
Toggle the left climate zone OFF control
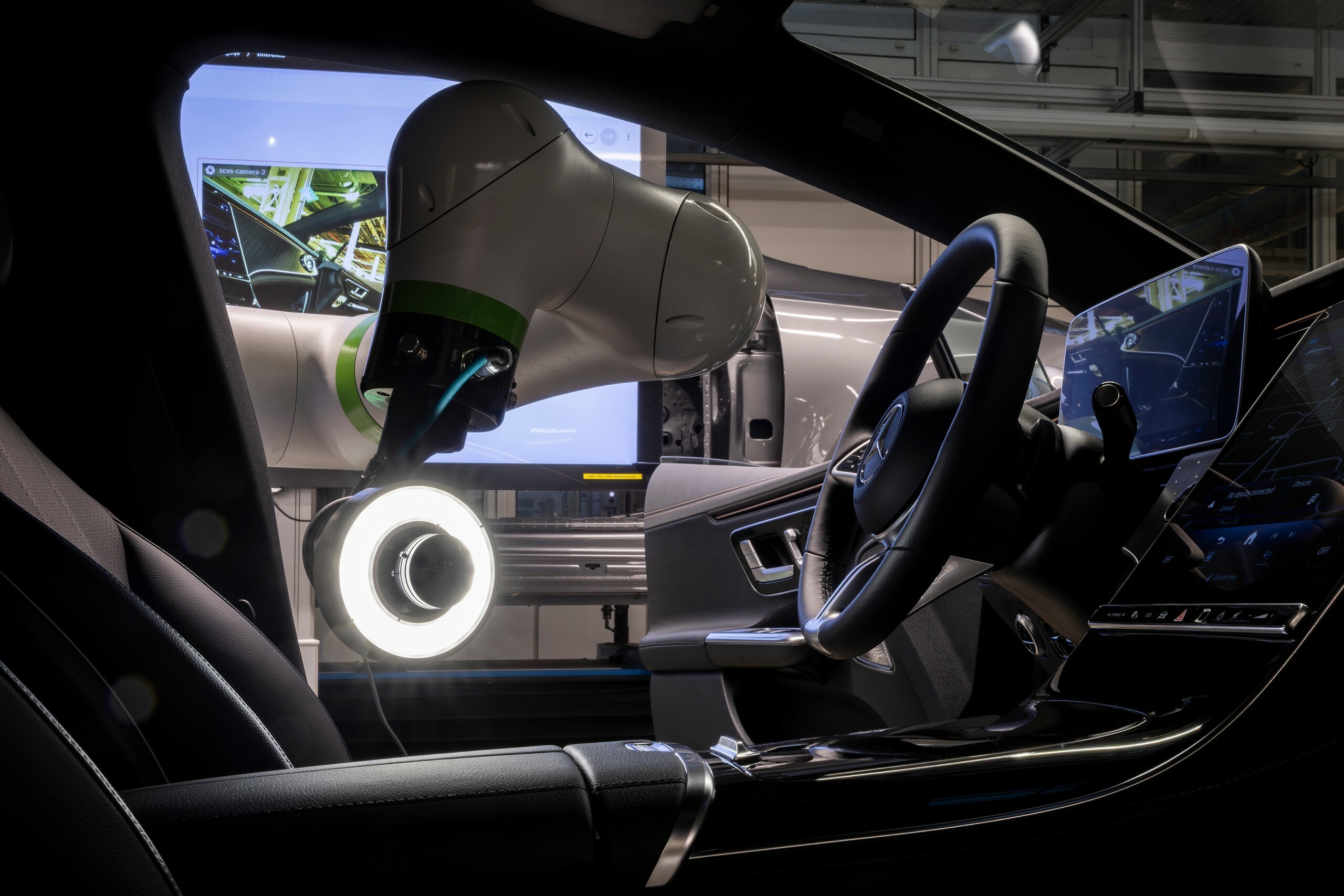click(x=1169, y=558)
